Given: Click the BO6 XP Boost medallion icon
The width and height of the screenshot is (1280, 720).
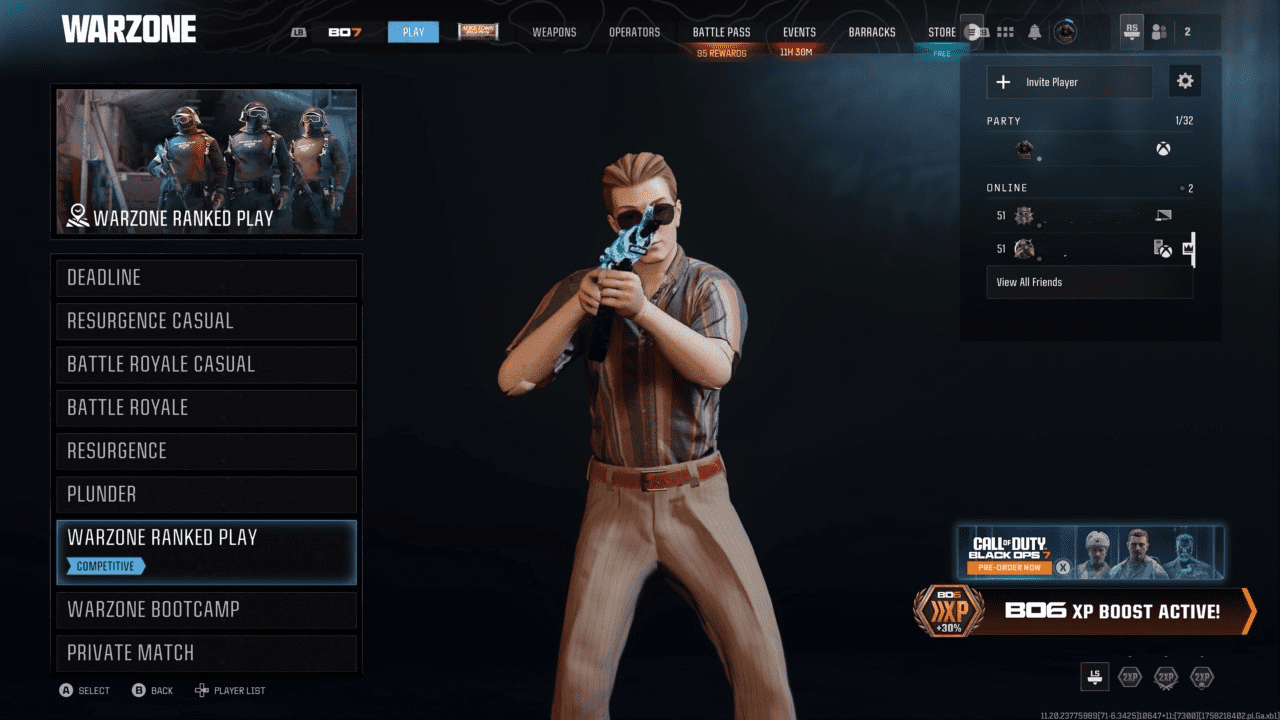Looking at the screenshot, I should click(950, 613).
